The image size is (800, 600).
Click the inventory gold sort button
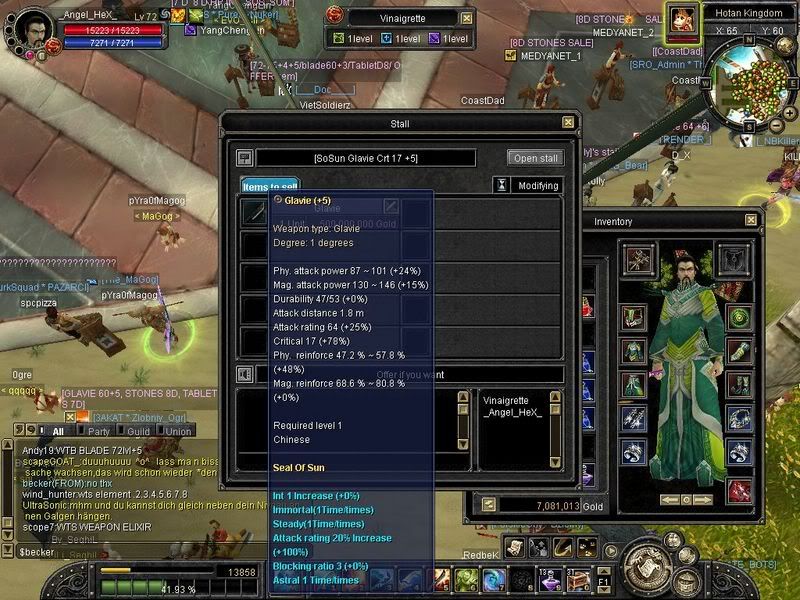[x=489, y=505]
